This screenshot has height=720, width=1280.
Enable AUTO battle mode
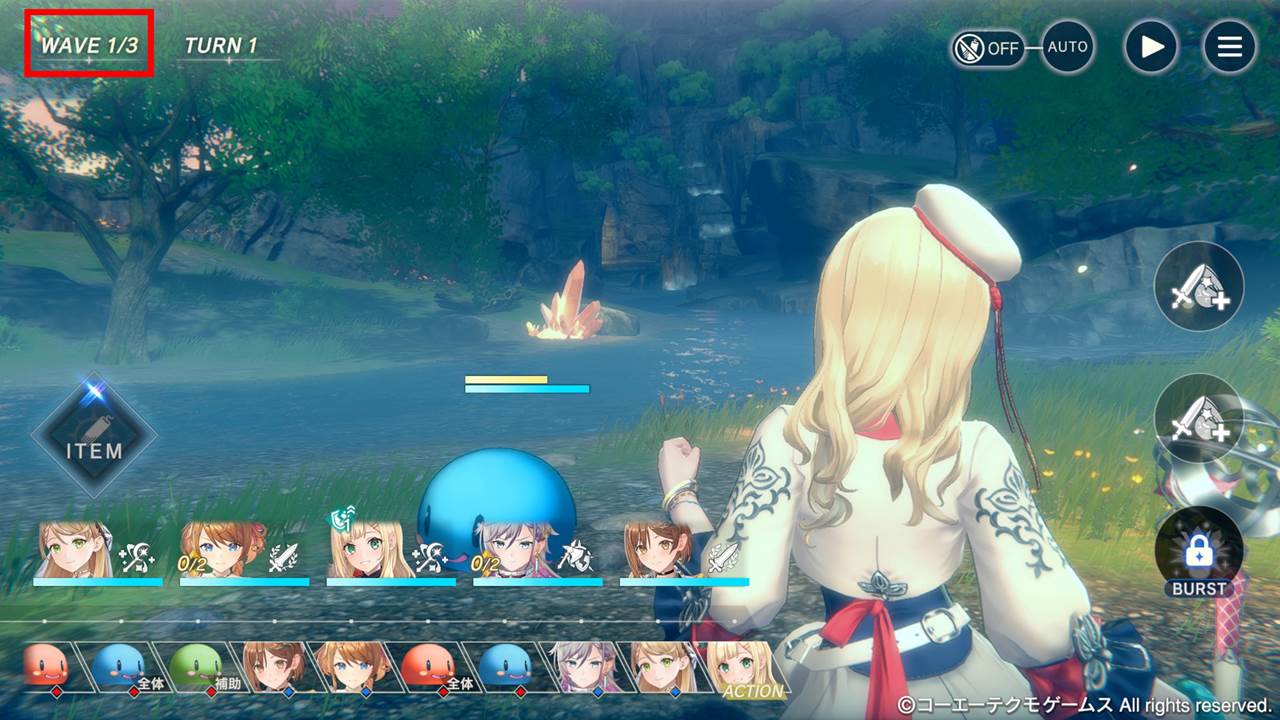1067,47
